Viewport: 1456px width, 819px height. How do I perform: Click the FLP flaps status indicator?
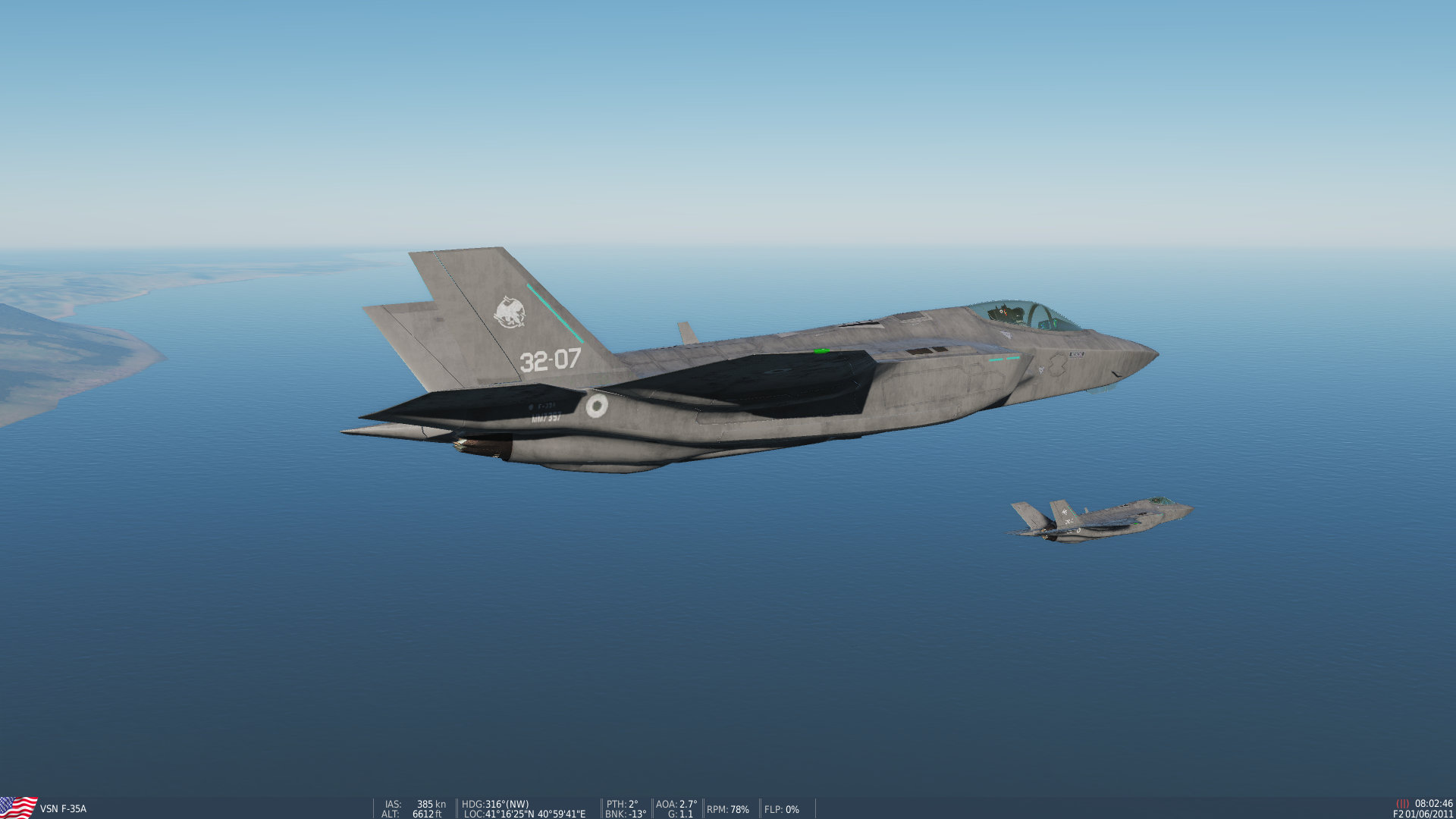781,809
